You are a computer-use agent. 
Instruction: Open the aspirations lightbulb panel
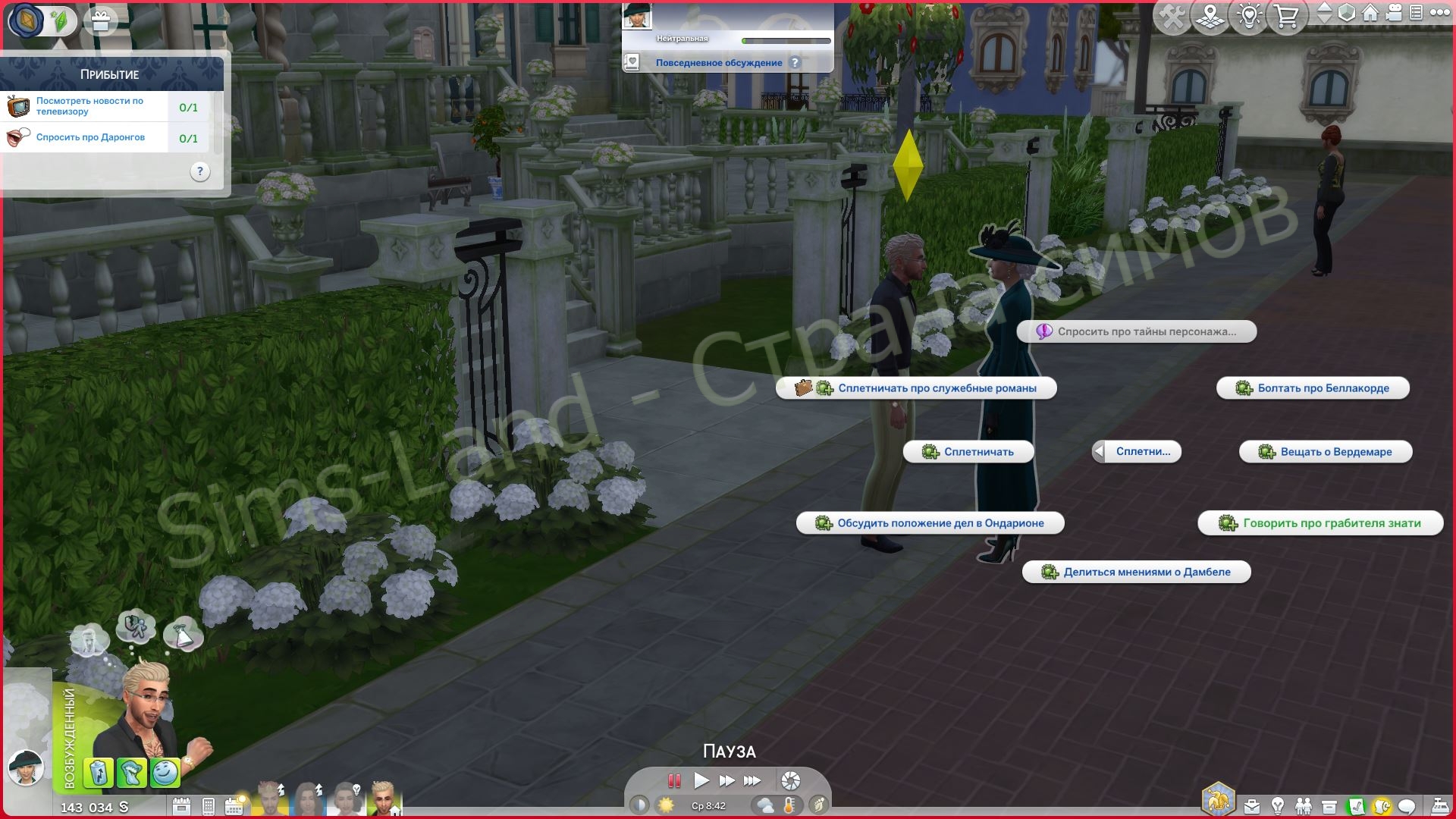1277,805
